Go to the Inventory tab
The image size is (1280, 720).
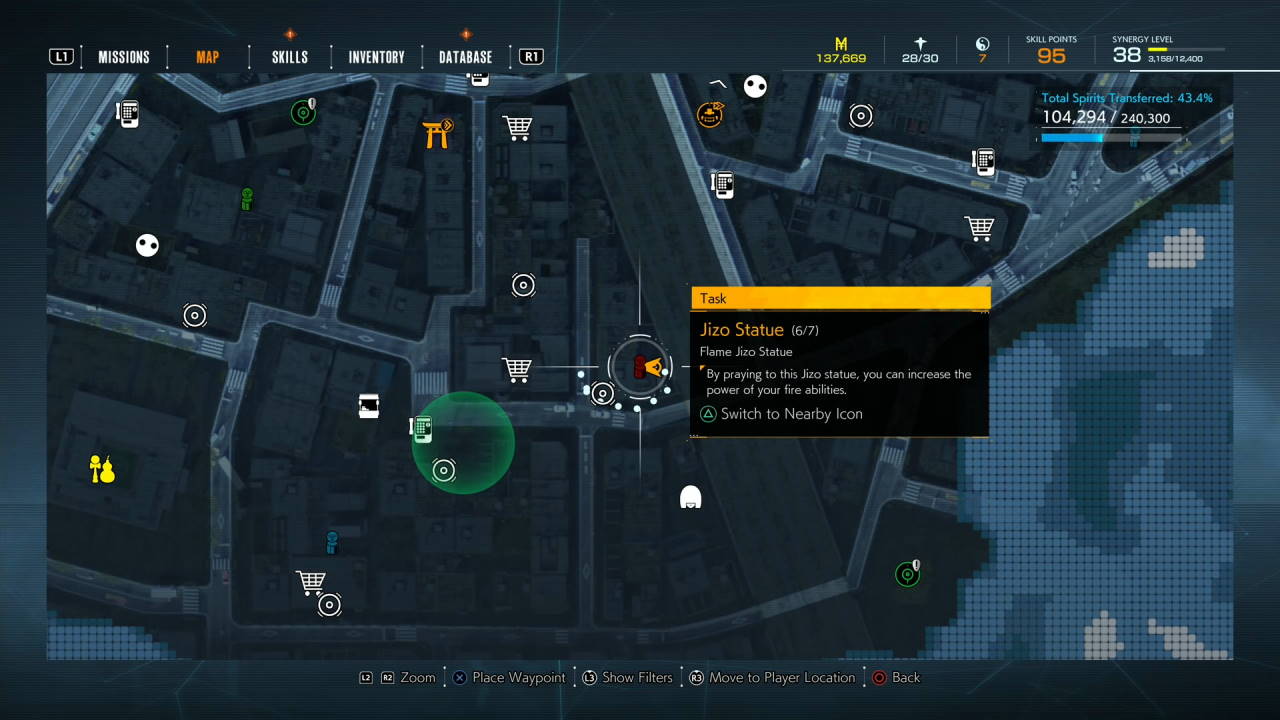coord(376,57)
